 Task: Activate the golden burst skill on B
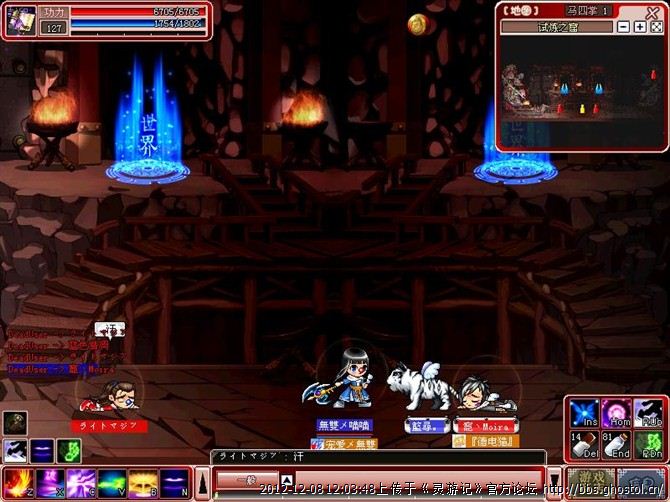pos(144,482)
